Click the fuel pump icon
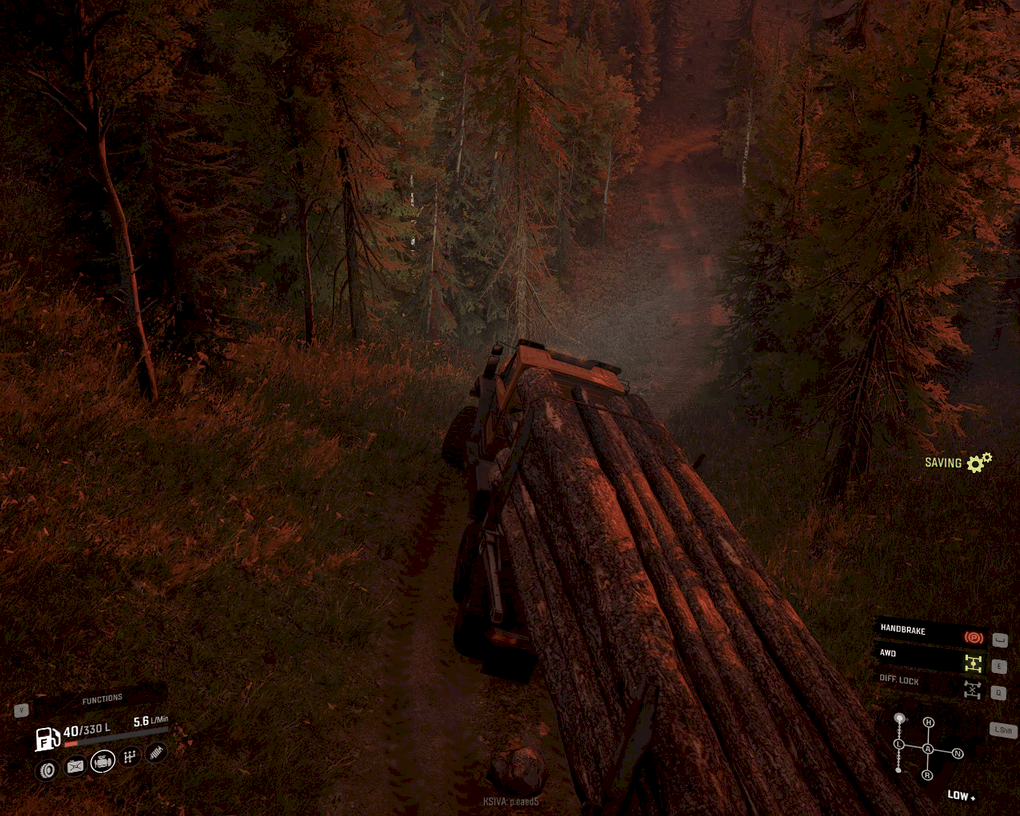The image size is (1020, 816). pyautogui.click(x=47, y=739)
